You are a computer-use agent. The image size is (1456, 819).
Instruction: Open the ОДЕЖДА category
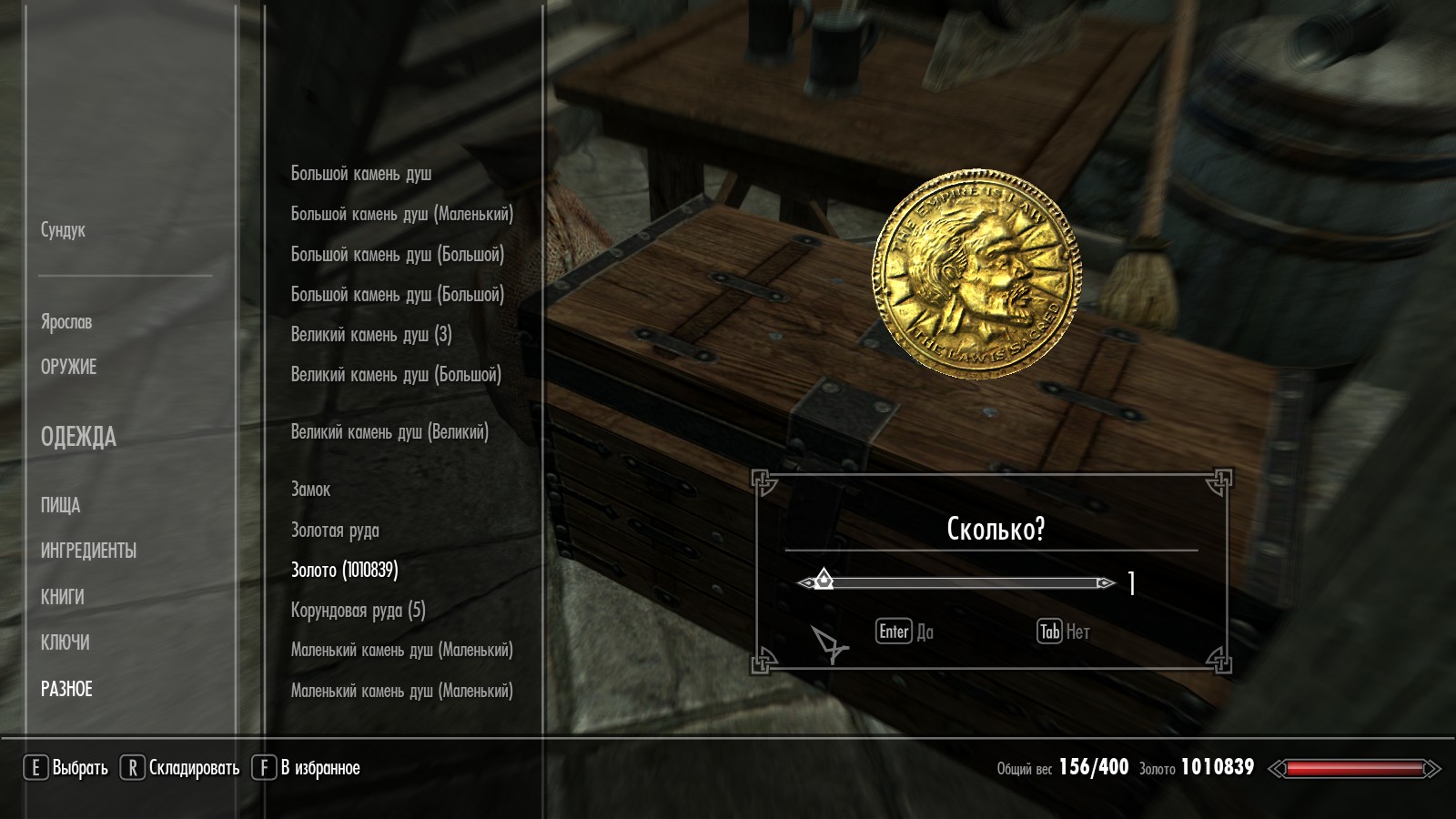[78, 438]
